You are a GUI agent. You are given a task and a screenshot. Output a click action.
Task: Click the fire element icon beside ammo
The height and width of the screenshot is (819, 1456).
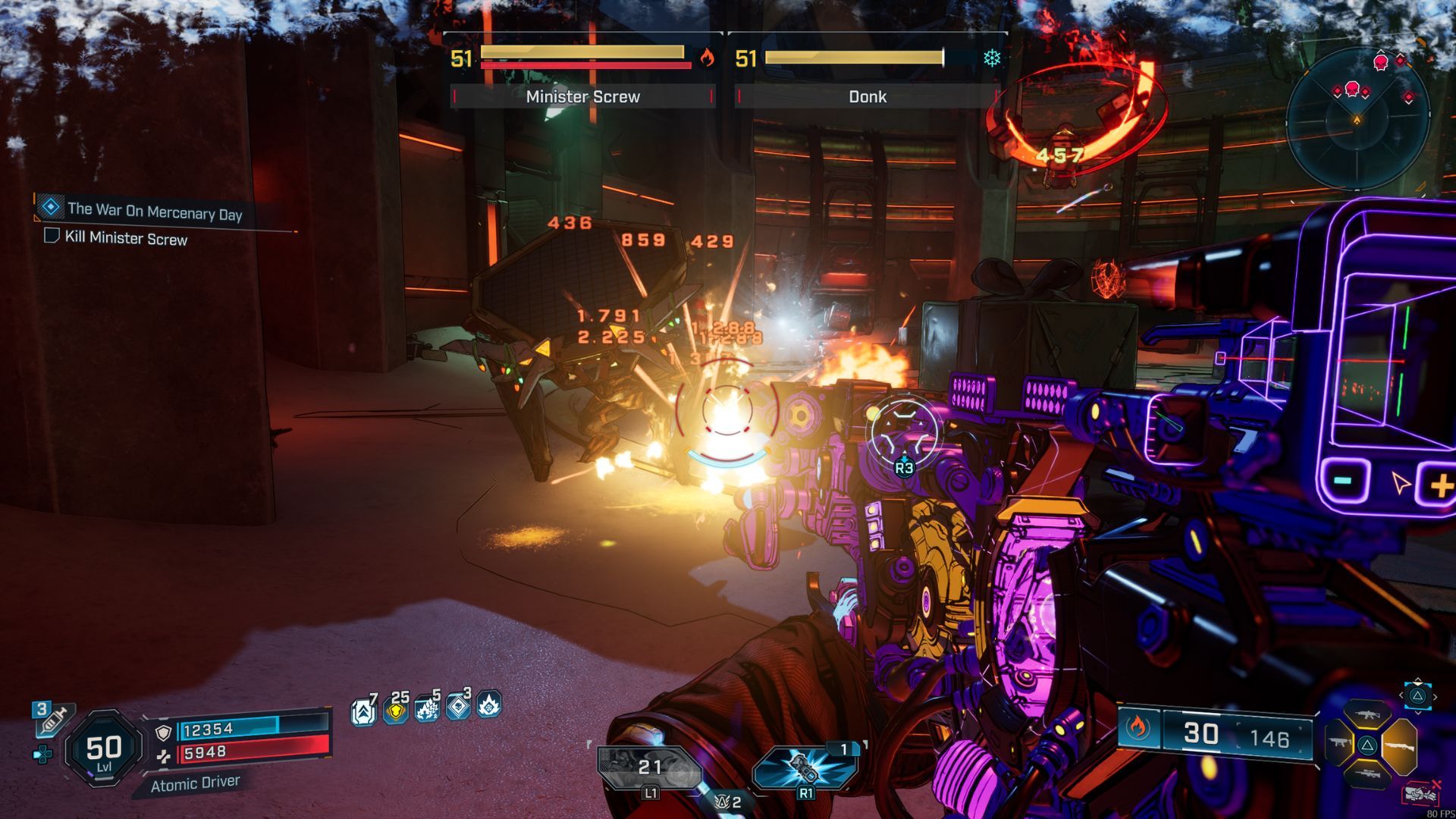tap(1137, 728)
